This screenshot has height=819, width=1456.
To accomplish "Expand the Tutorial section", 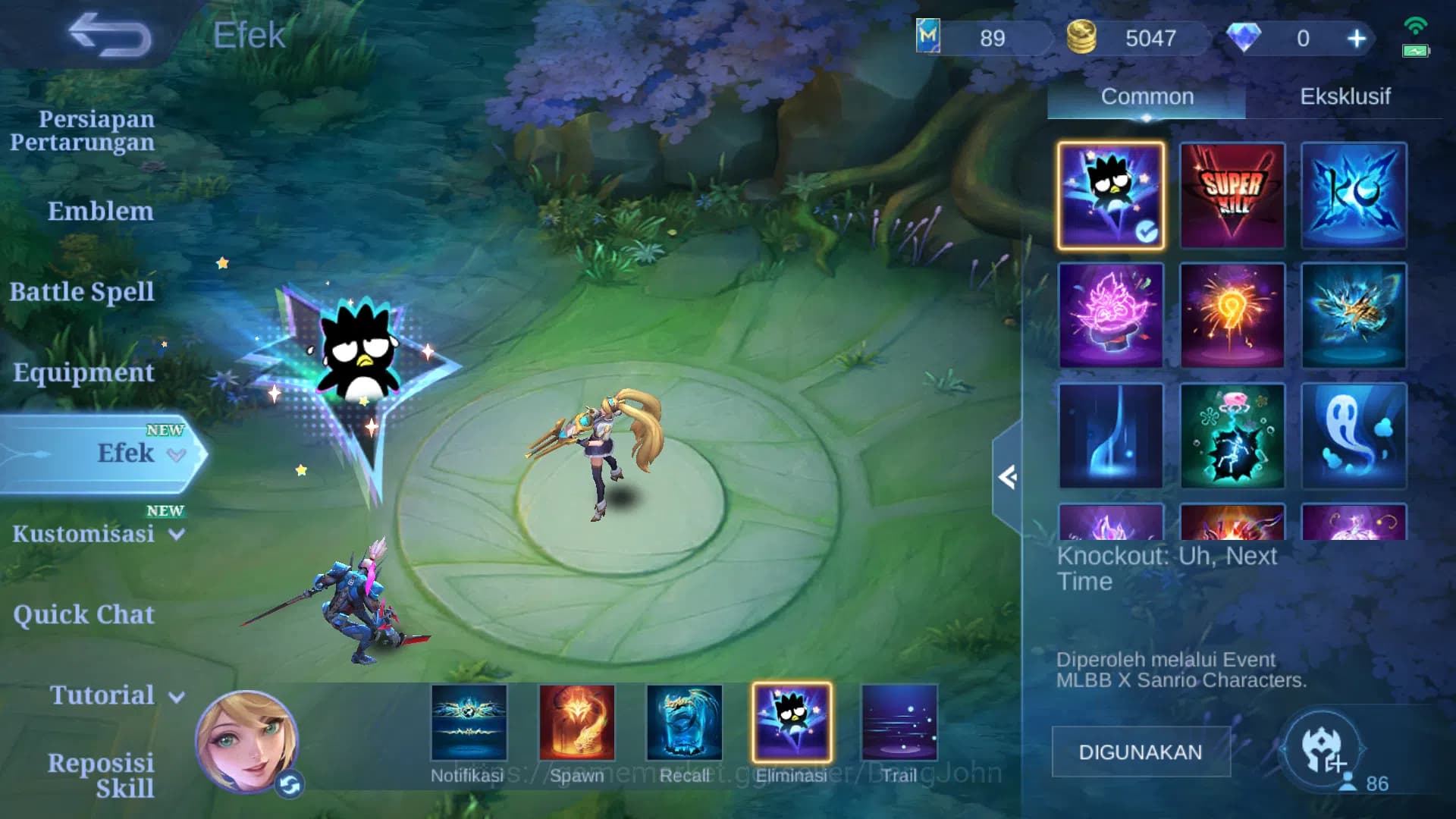I will tap(102, 695).
